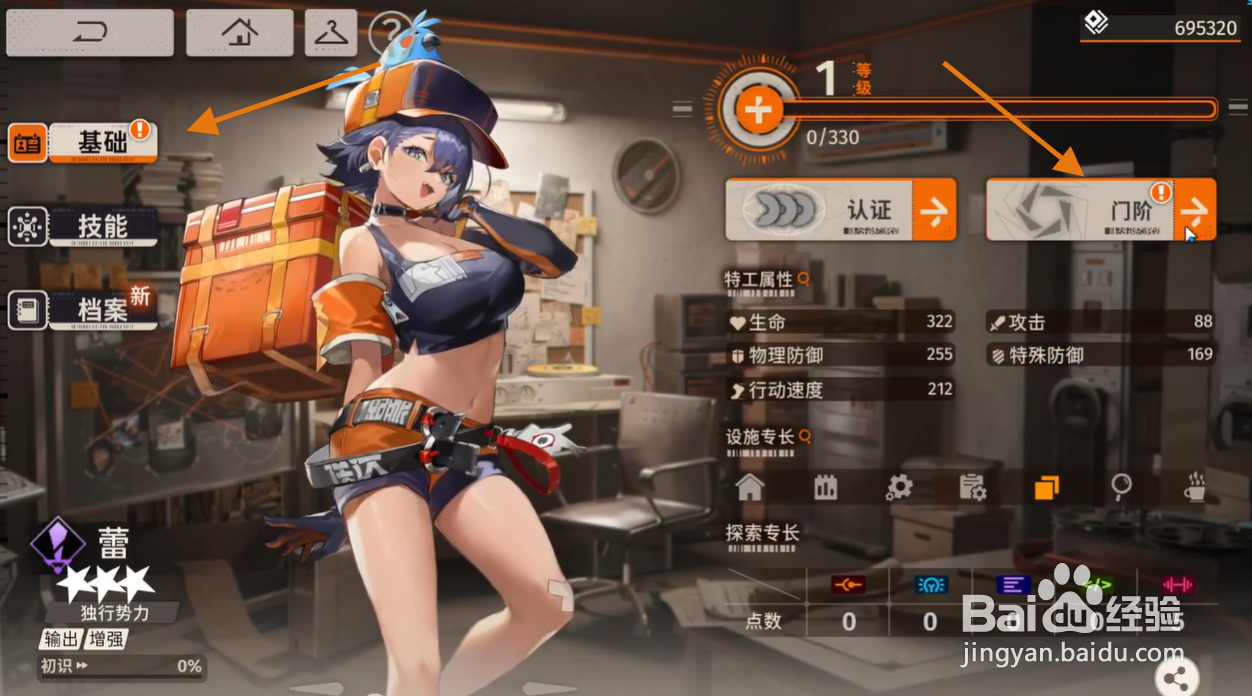Open the 认证 certification panel
This screenshot has height=696, width=1252.
click(x=840, y=210)
